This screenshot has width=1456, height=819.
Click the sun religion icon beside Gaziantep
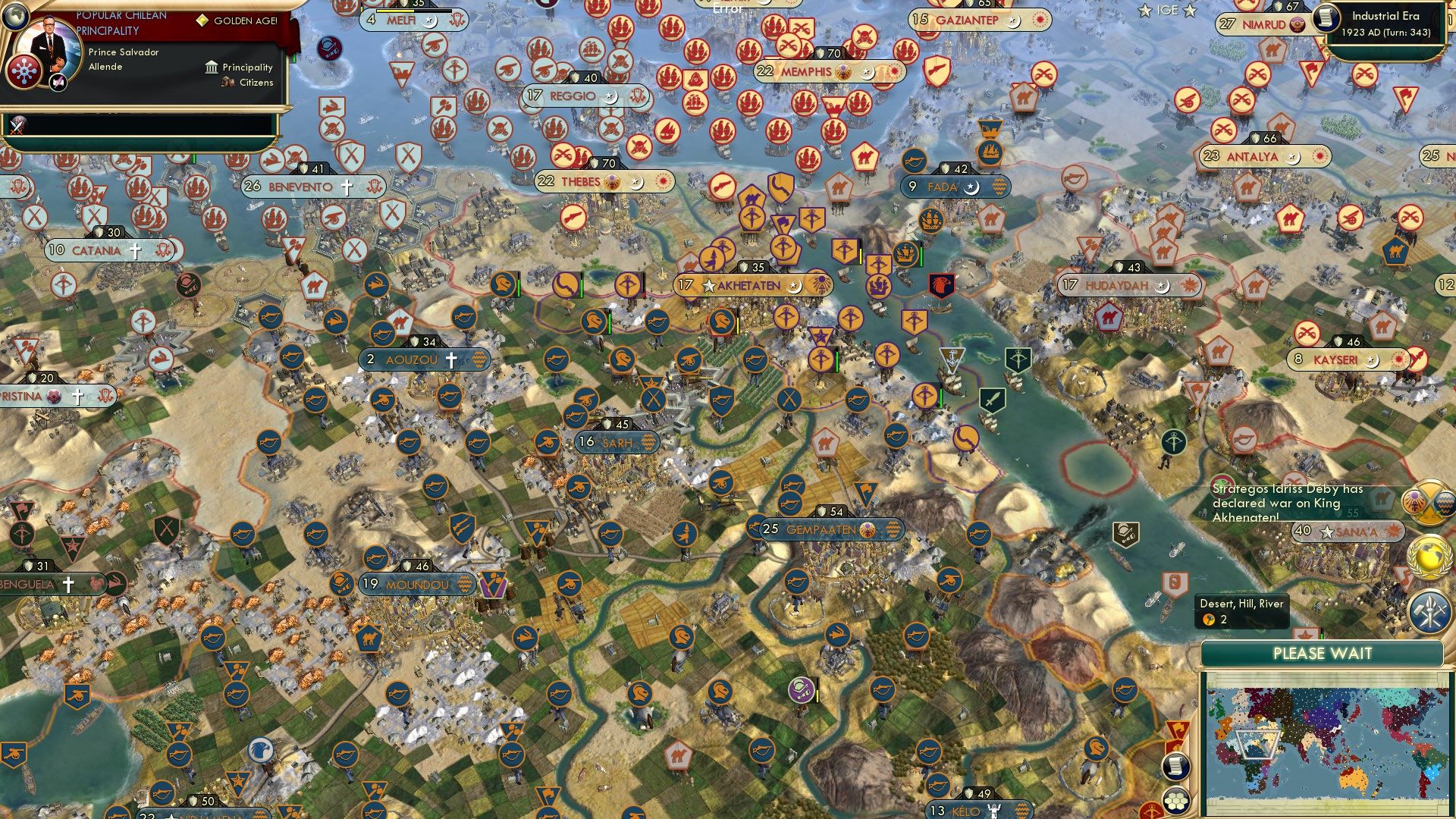(1040, 20)
